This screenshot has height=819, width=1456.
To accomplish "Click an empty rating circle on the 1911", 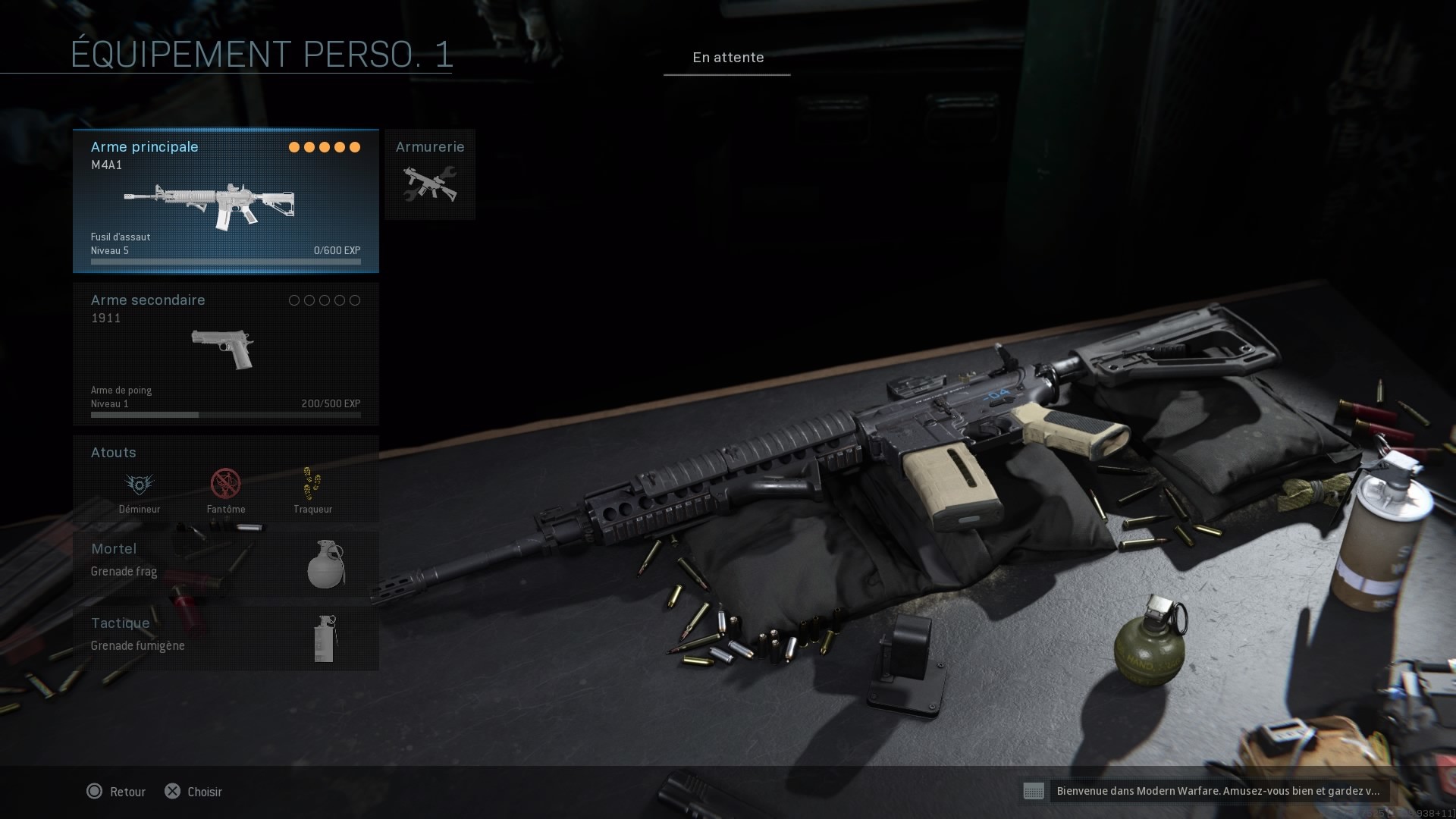I will pyautogui.click(x=294, y=300).
